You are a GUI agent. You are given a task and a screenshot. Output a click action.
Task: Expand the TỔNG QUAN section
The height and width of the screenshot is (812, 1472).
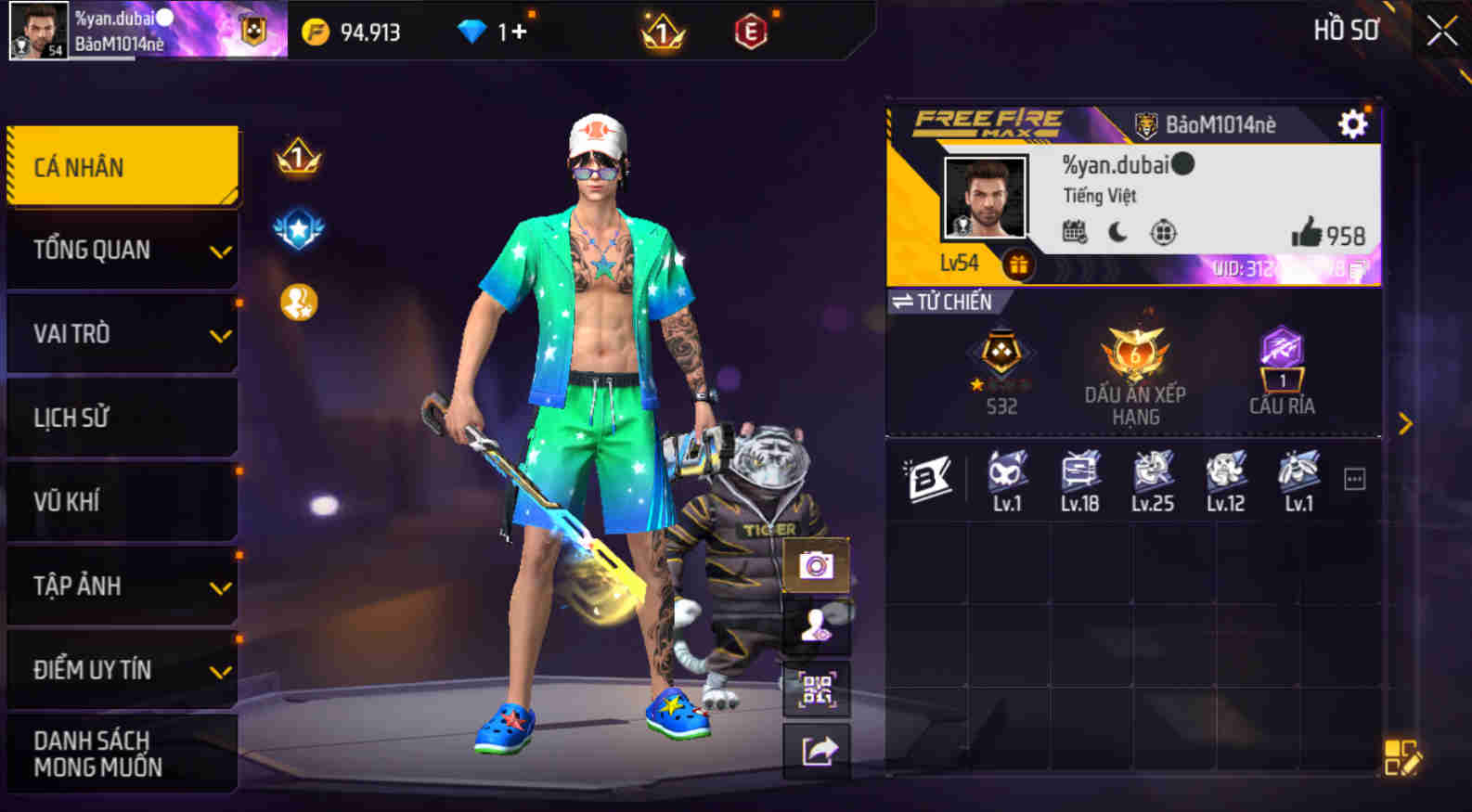122,249
